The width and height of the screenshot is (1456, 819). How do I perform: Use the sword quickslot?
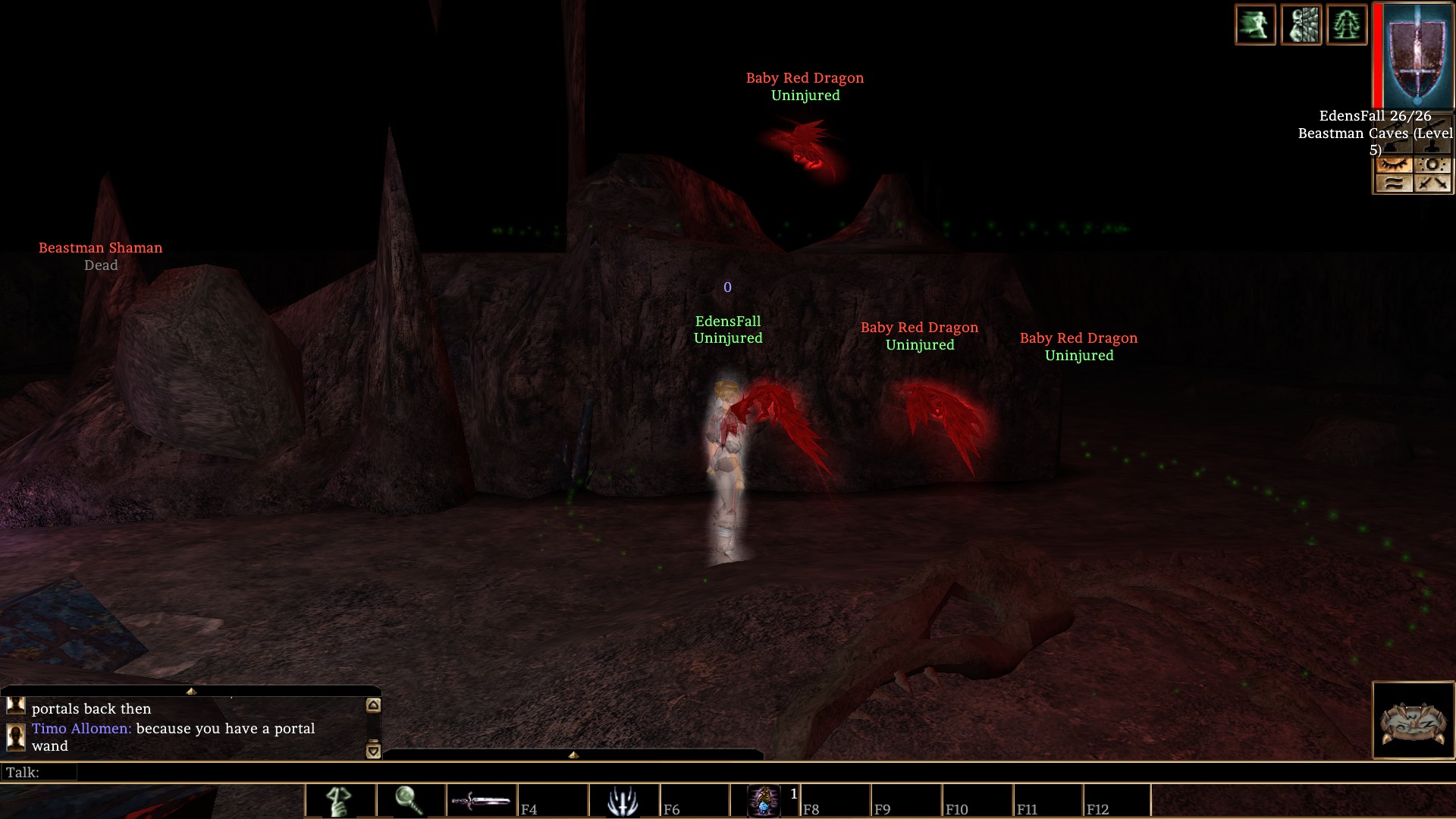tap(480, 802)
